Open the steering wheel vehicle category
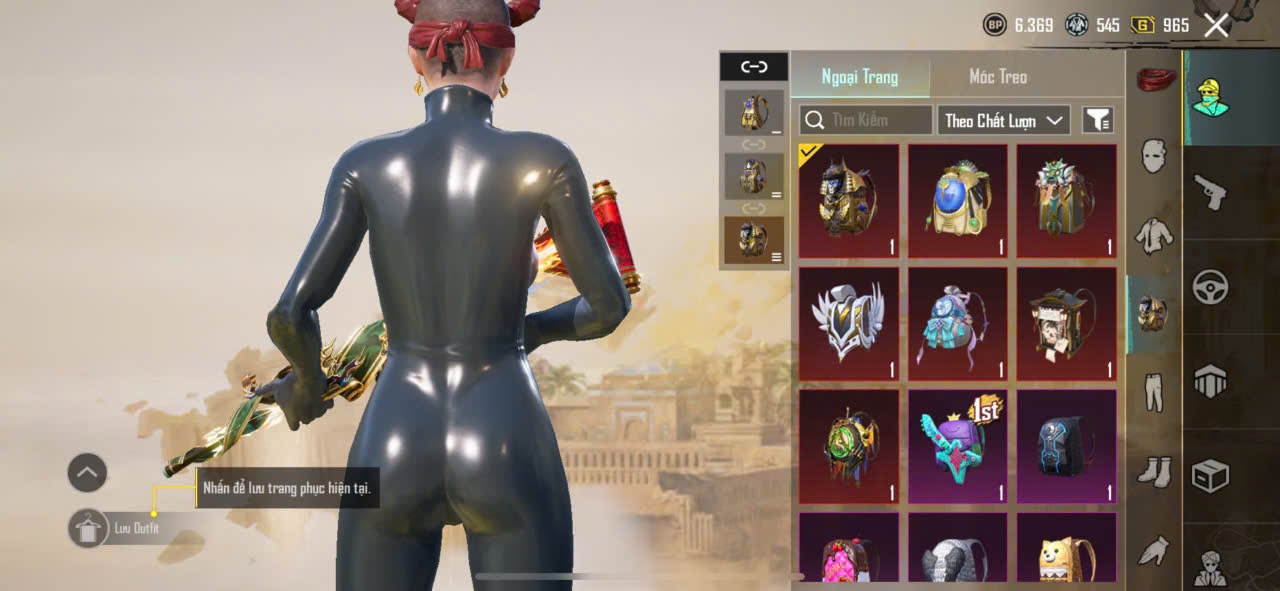 [1210, 287]
